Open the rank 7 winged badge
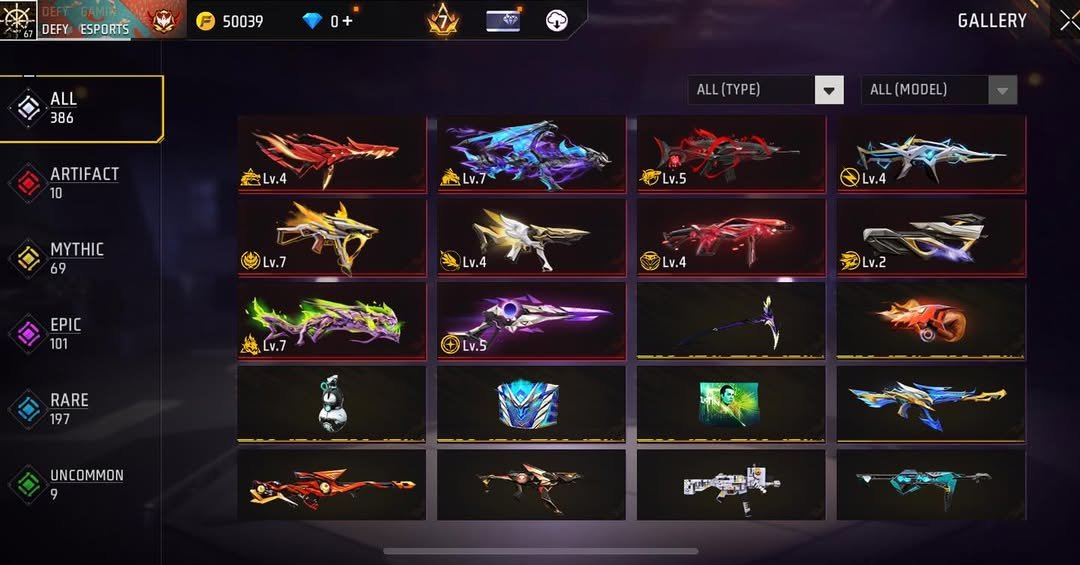The height and width of the screenshot is (565, 1080). coord(442,20)
